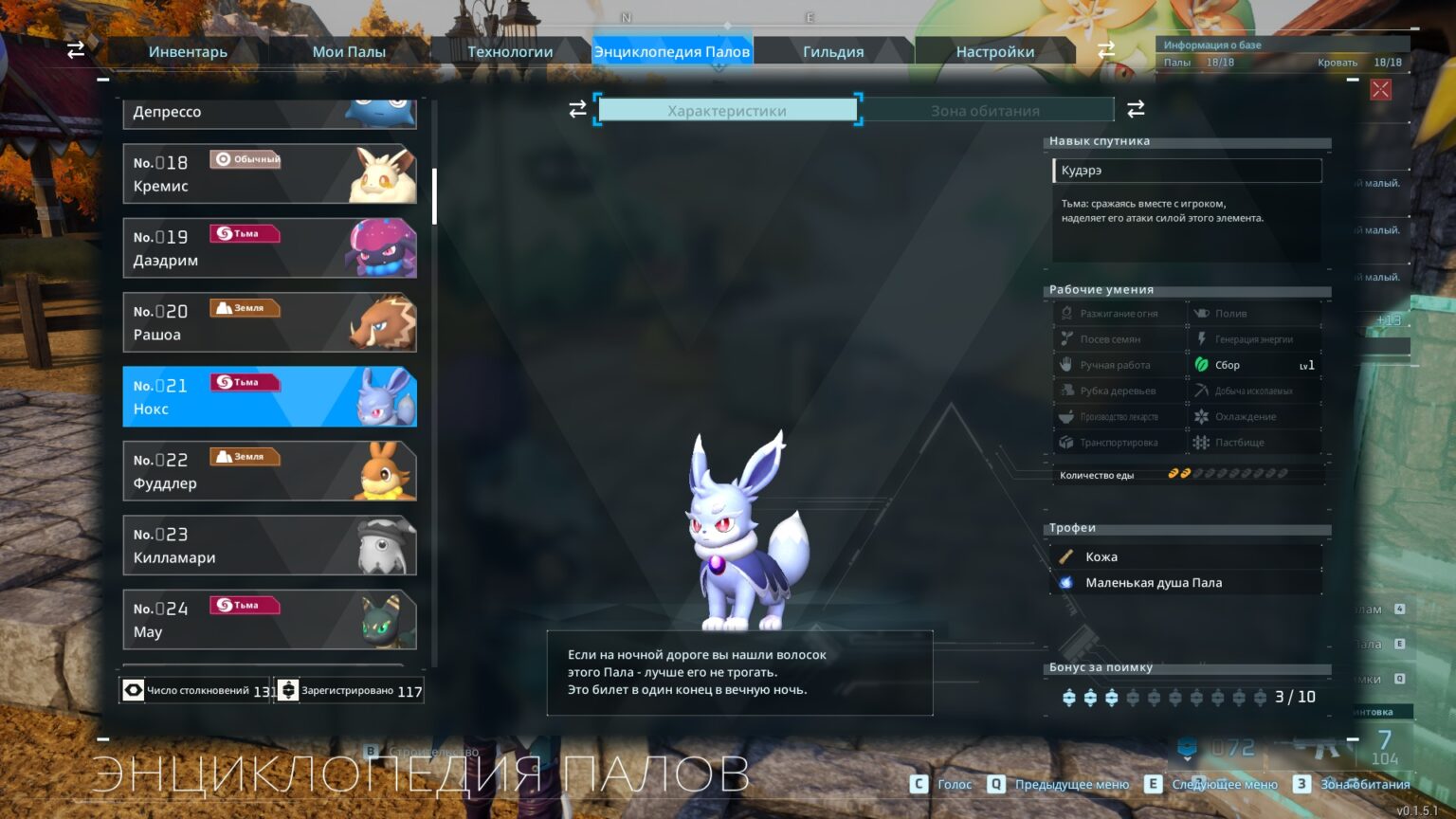
Task: Switch to the Зона обитания sub-tab
Action: coord(985,111)
